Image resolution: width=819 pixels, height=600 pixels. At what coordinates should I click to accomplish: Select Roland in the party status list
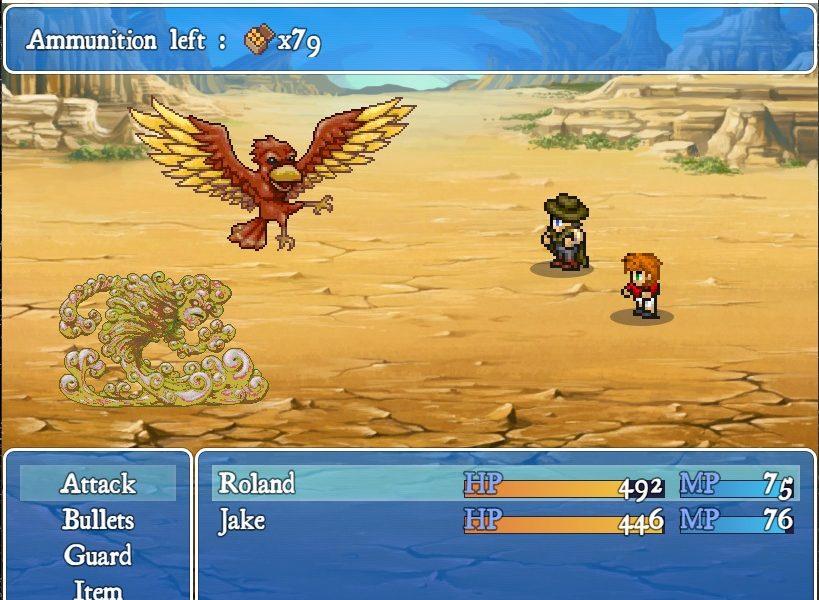[x=257, y=484]
